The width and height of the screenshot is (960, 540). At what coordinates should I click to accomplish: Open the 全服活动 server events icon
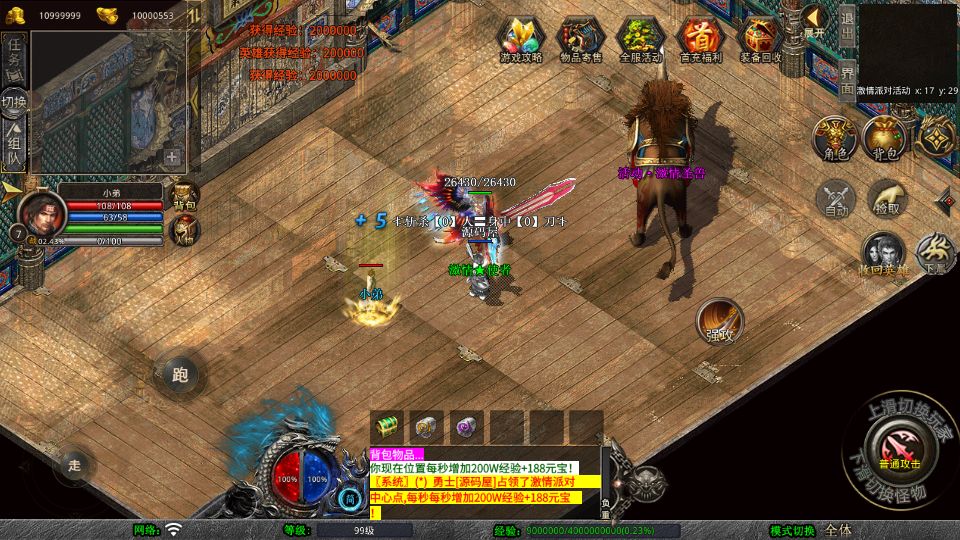[641, 39]
